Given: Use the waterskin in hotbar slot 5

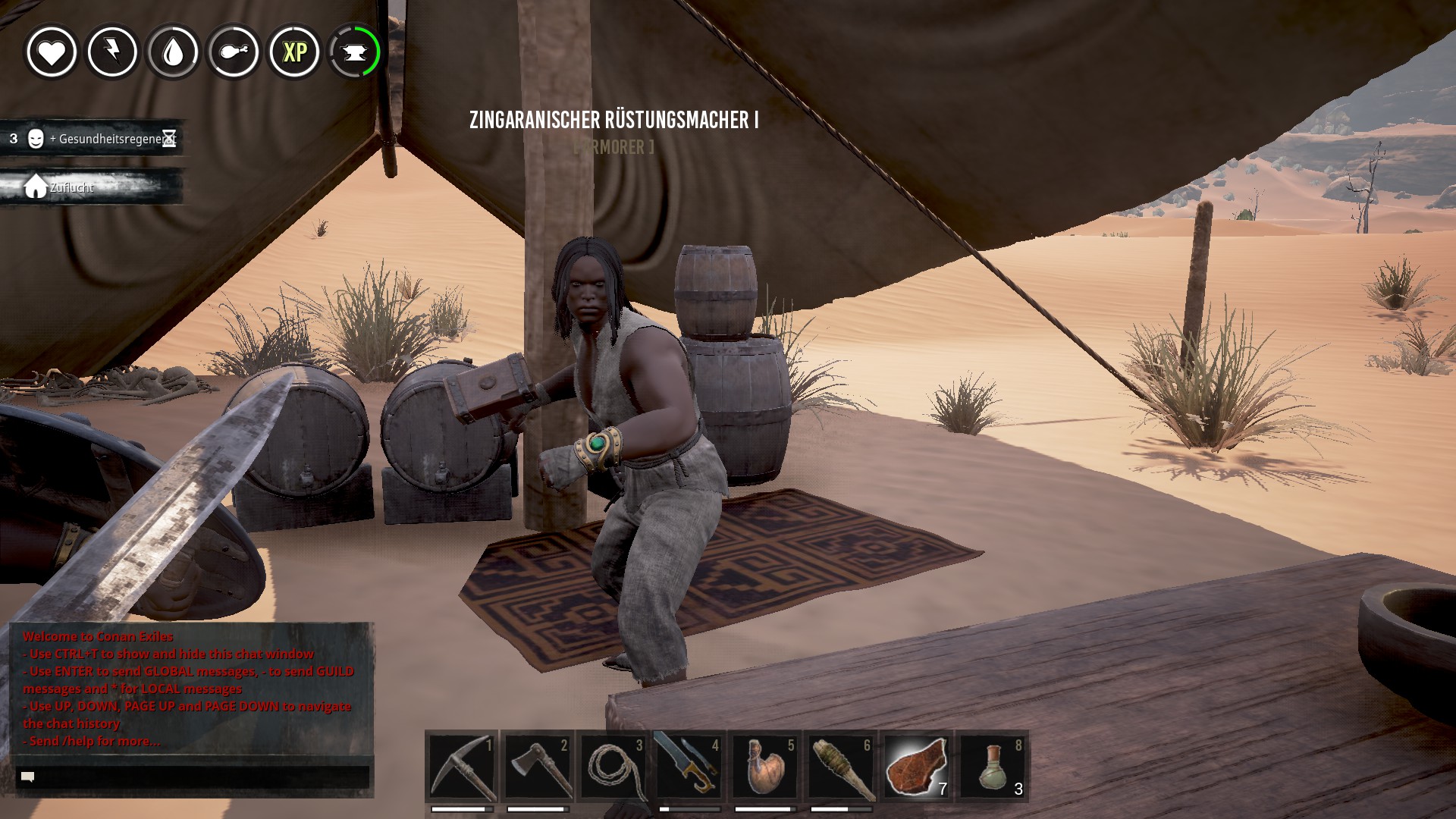Looking at the screenshot, I should (764, 767).
